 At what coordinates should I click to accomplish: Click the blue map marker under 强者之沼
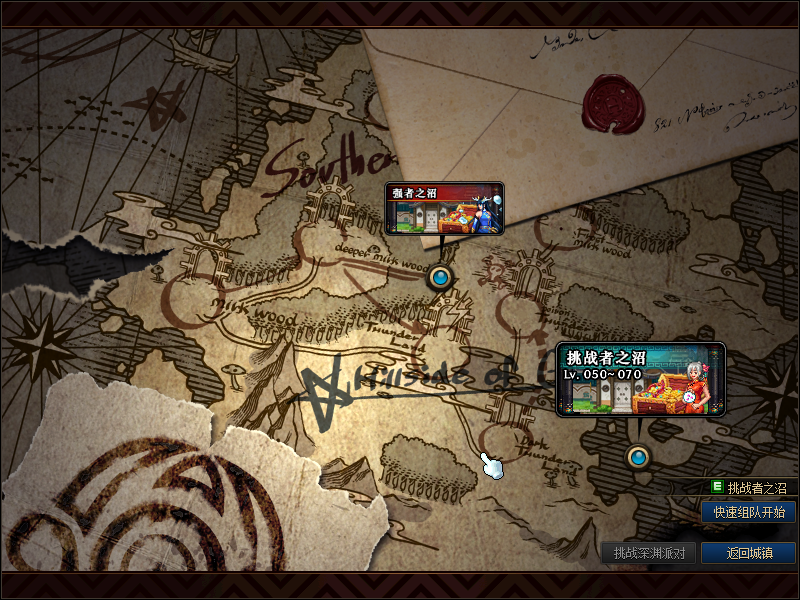tap(439, 276)
